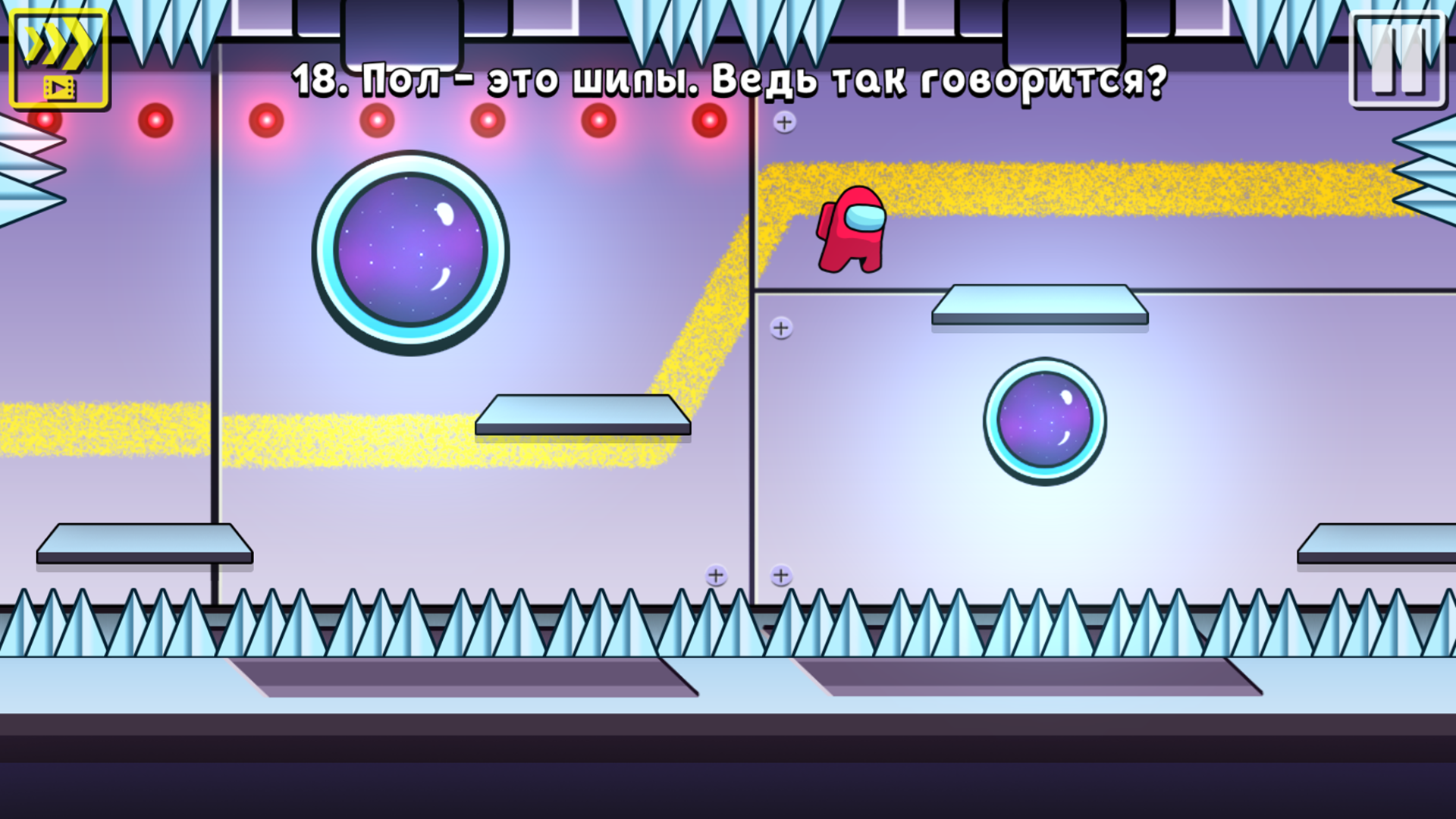This screenshot has width=1456, height=819.
Task: Click the bottom-right screw above the spikes
Action: click(x=781, y=576)
